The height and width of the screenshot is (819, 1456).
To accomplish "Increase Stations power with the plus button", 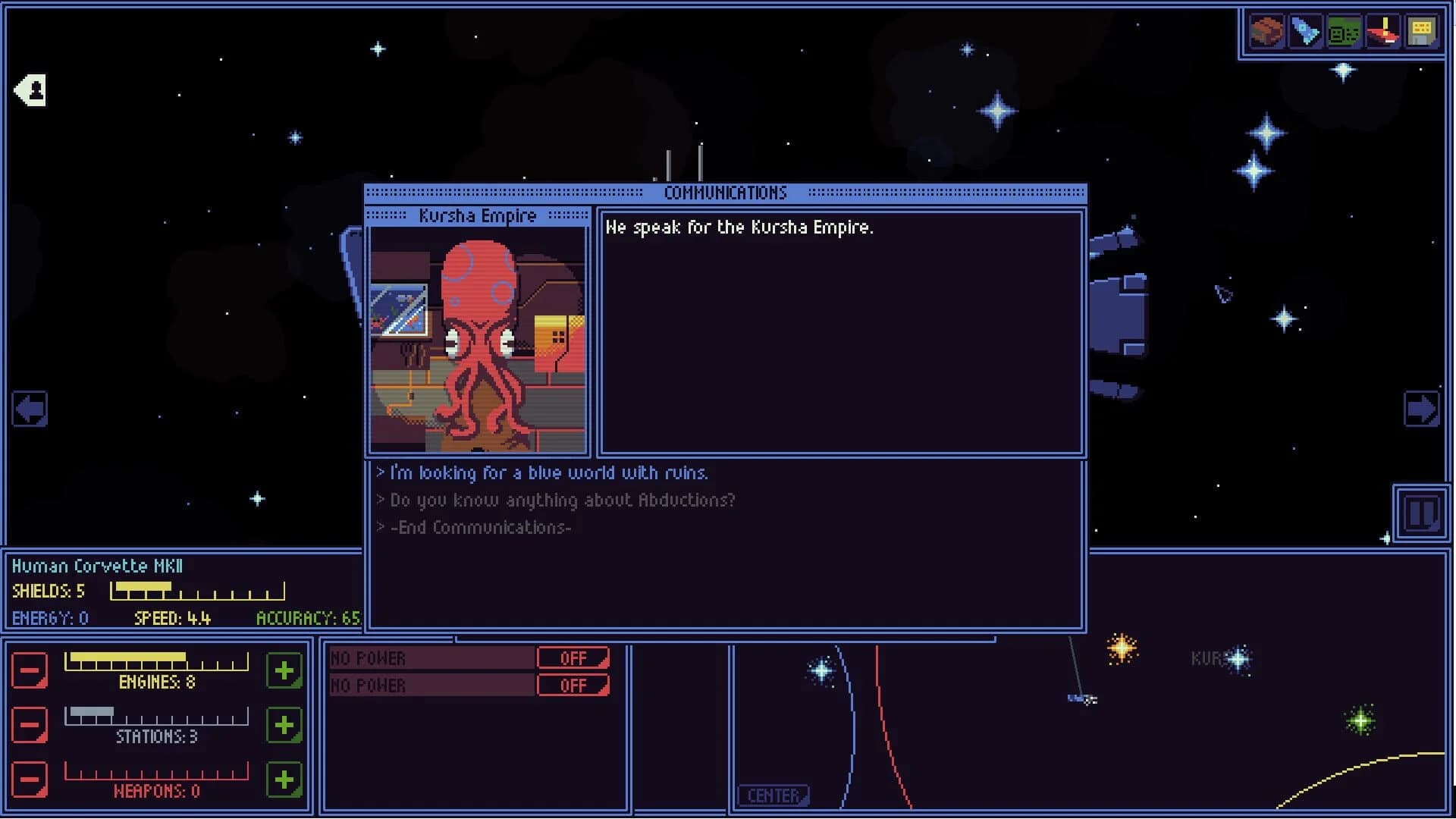I will tap(283, 724).
